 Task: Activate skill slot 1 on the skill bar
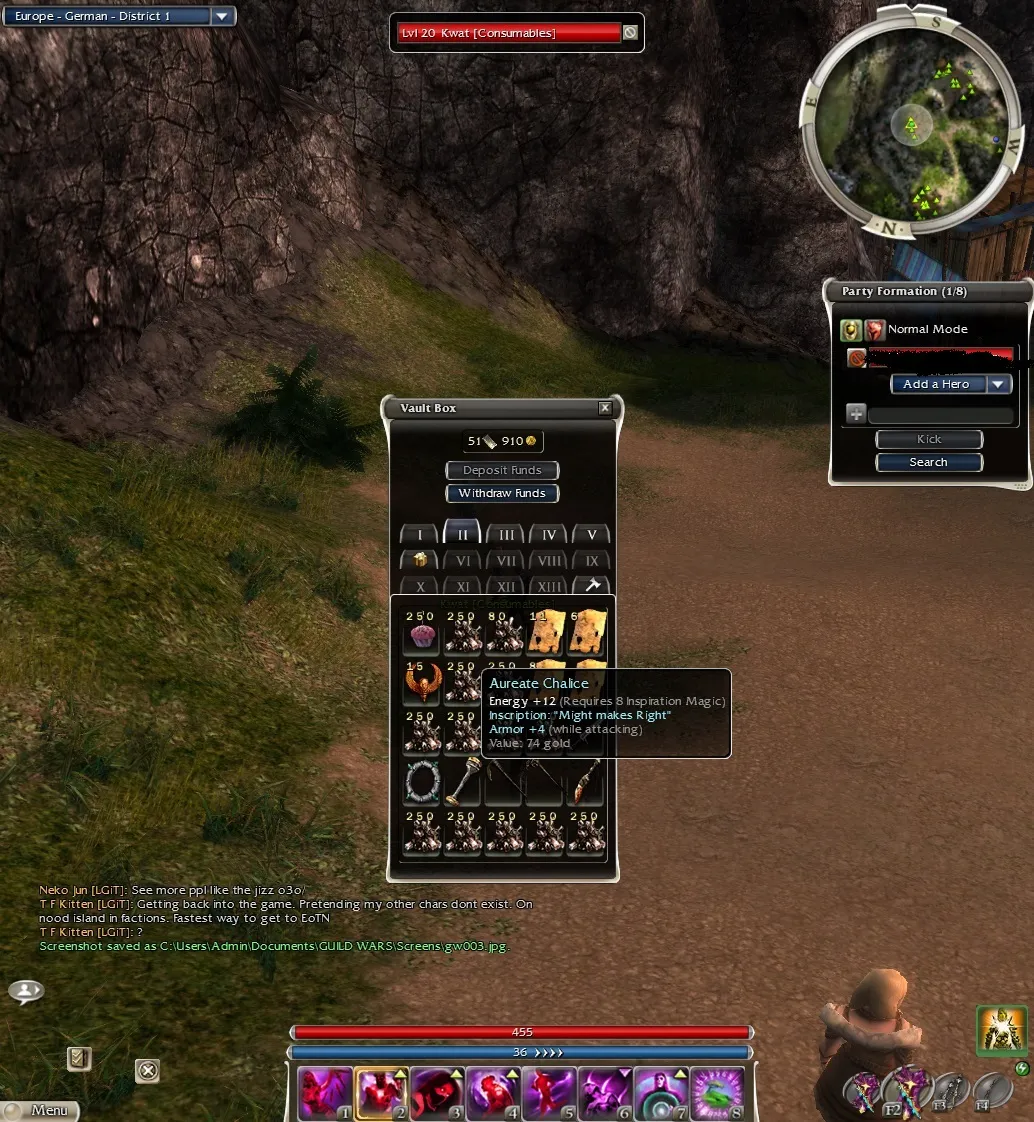[x=326, y=1093]
